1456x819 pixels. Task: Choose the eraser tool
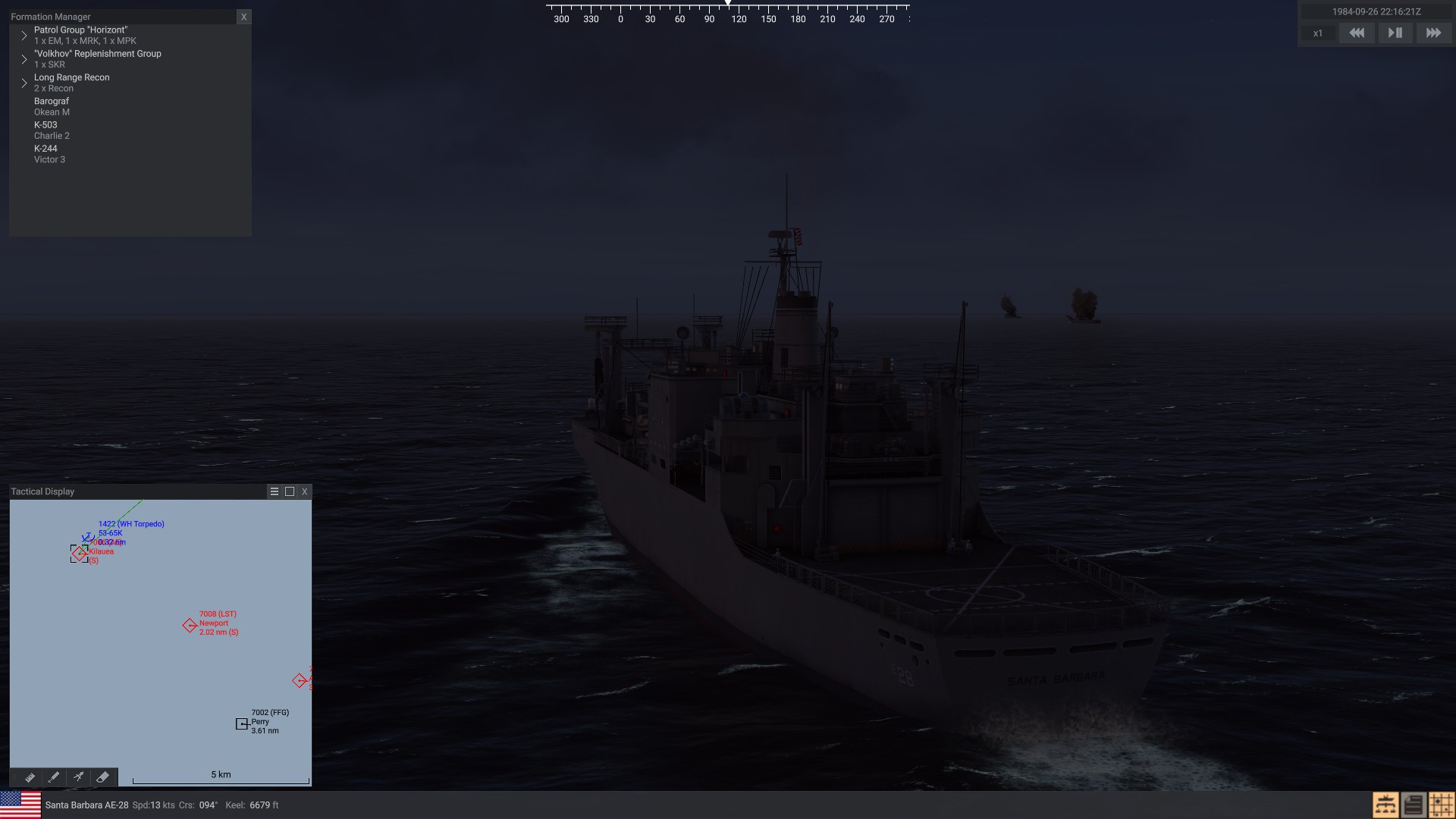pos(102,777)
